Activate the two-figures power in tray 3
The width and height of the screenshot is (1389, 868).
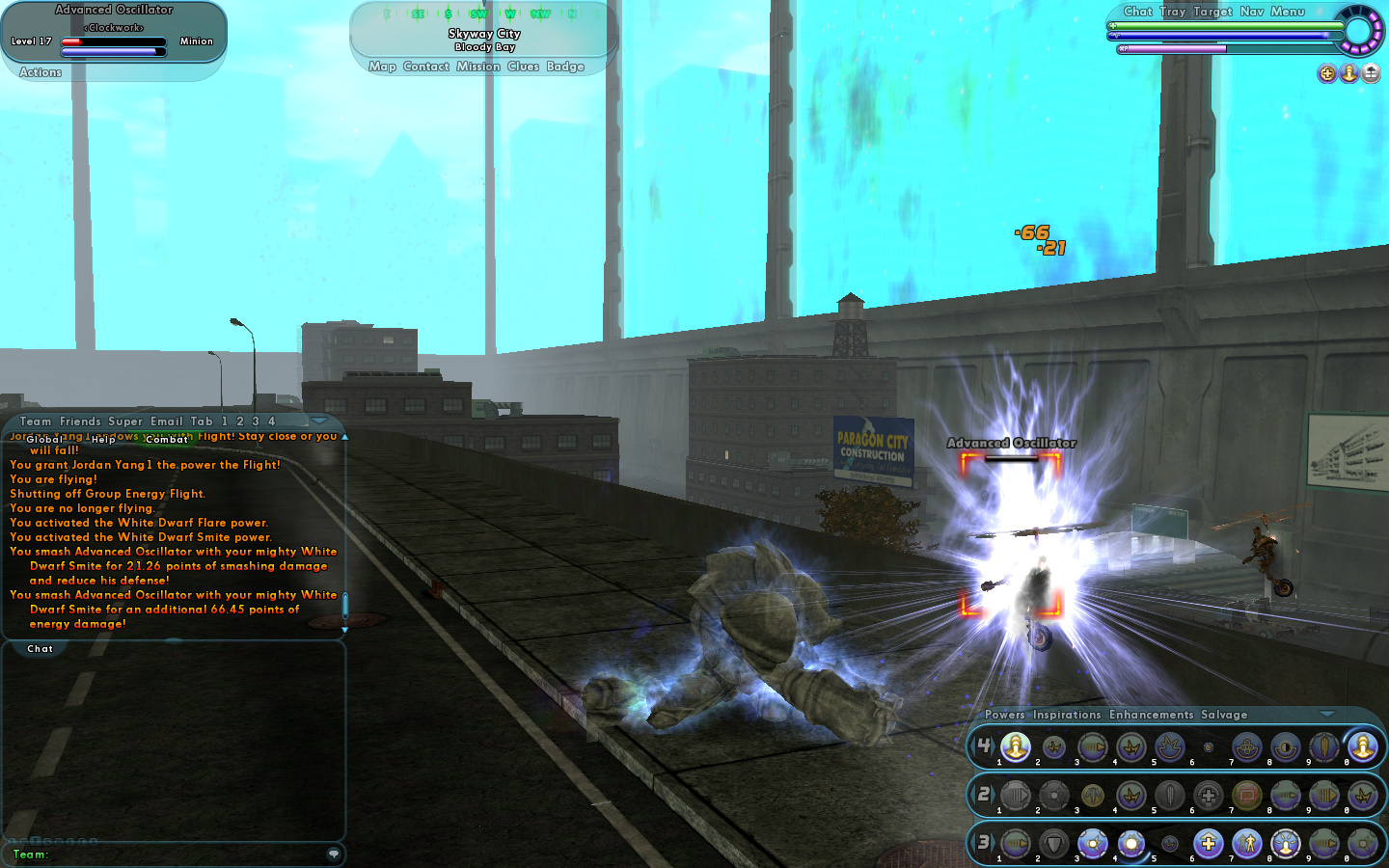tap(1247, 844)
